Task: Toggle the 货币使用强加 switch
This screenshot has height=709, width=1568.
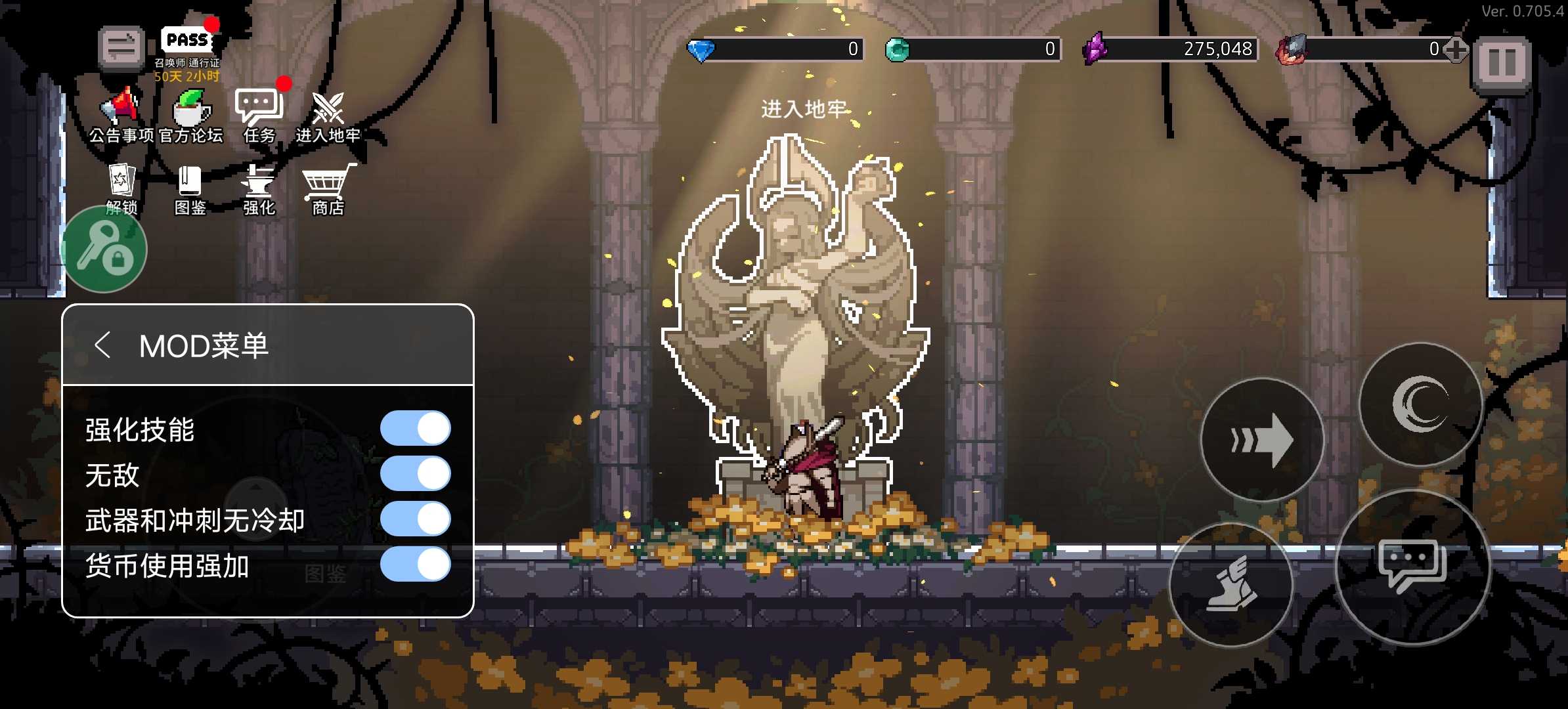Action: coord(415,565)
